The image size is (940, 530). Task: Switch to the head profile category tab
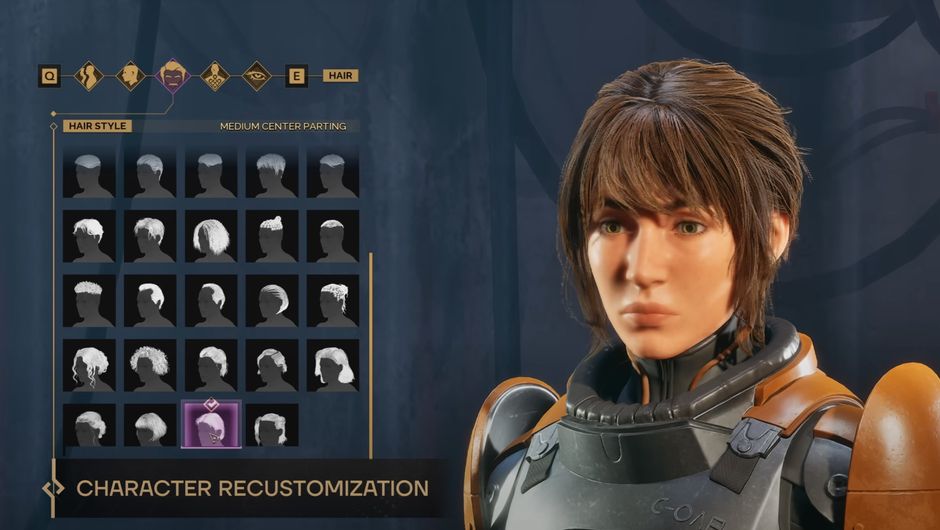[x=131, y=76]
